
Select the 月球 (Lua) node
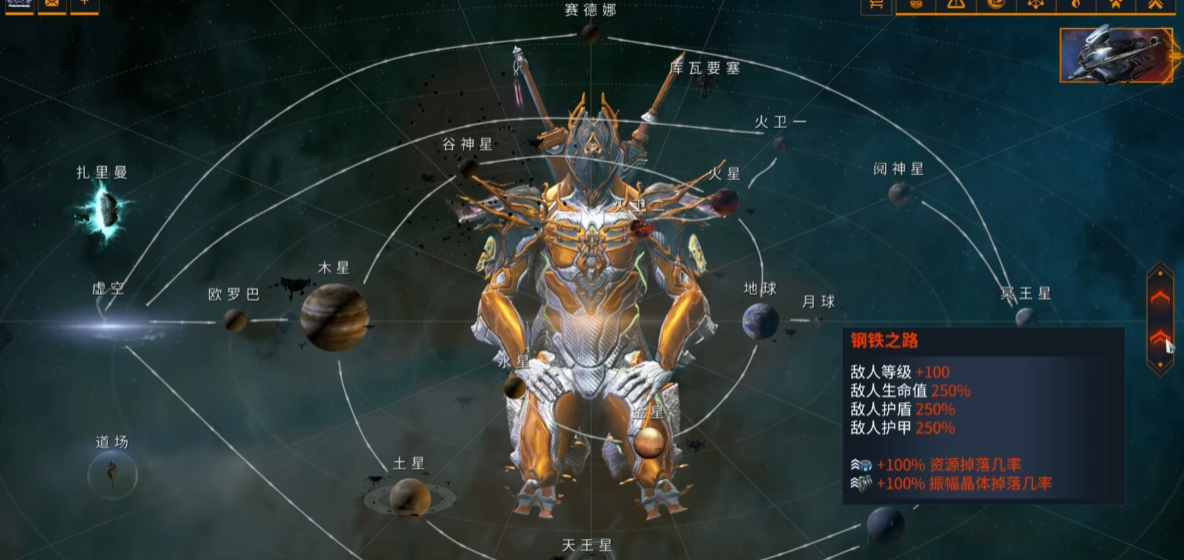point(818,321)
